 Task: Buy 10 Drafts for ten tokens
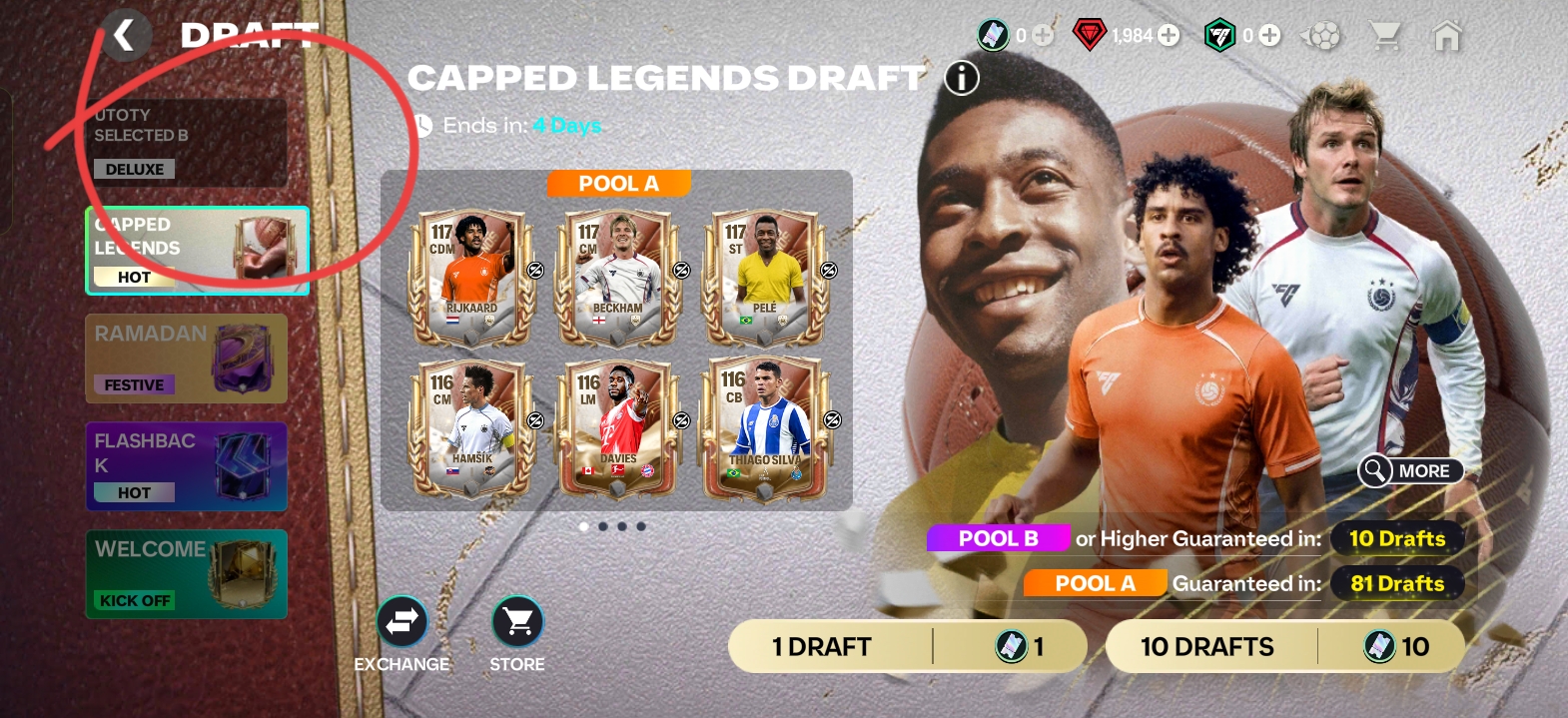pos(1284,646)
